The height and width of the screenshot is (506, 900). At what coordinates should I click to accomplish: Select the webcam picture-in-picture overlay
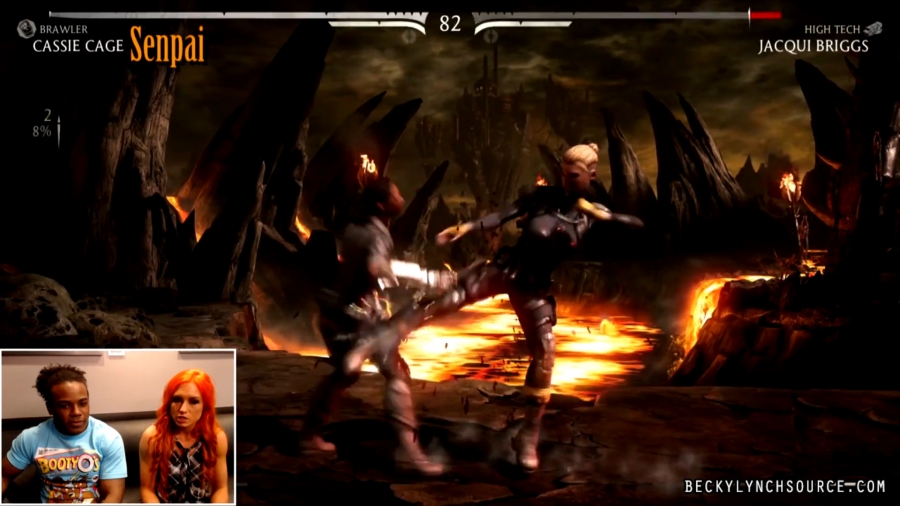118,426
